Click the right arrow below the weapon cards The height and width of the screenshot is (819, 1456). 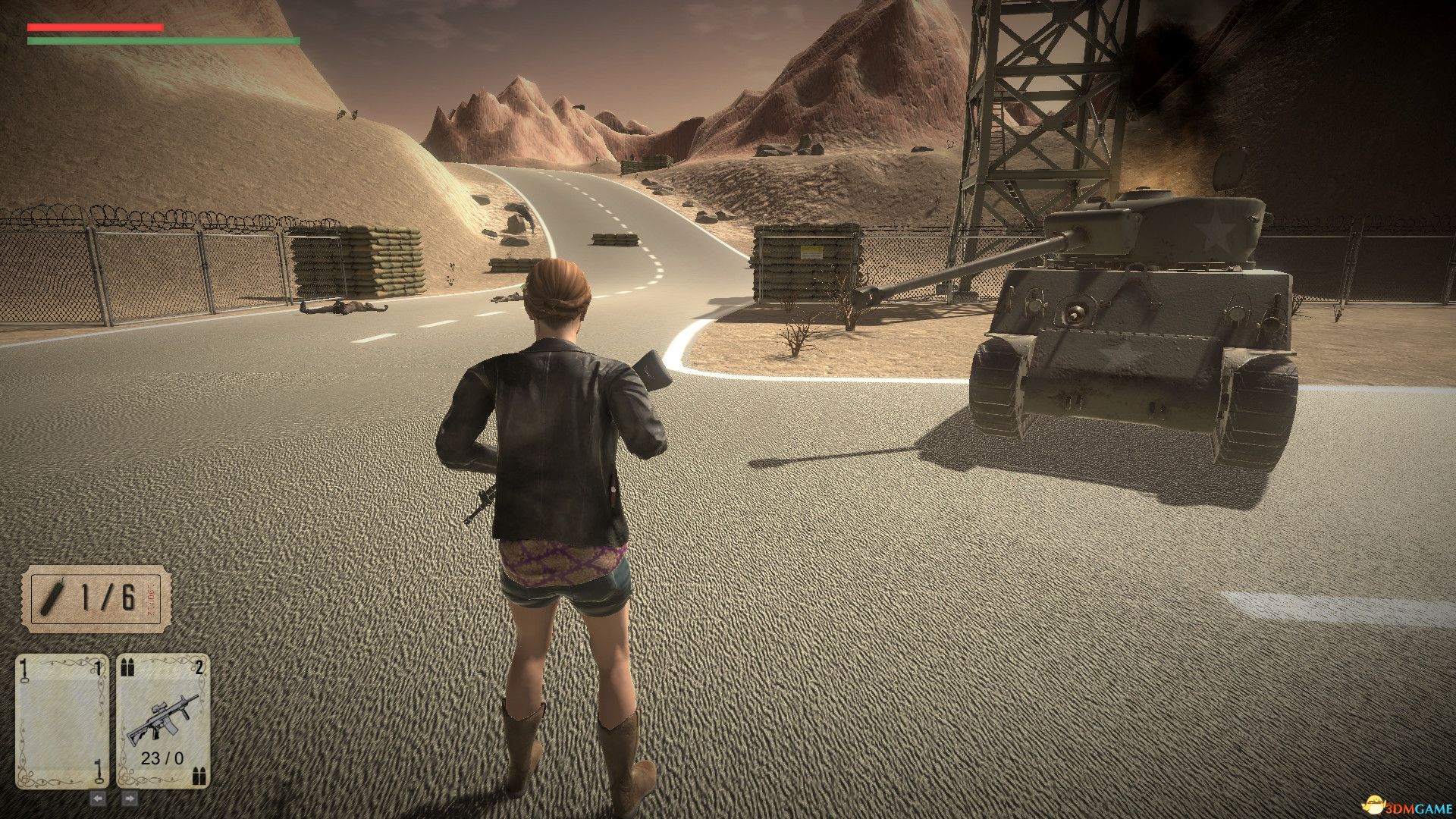129,799
